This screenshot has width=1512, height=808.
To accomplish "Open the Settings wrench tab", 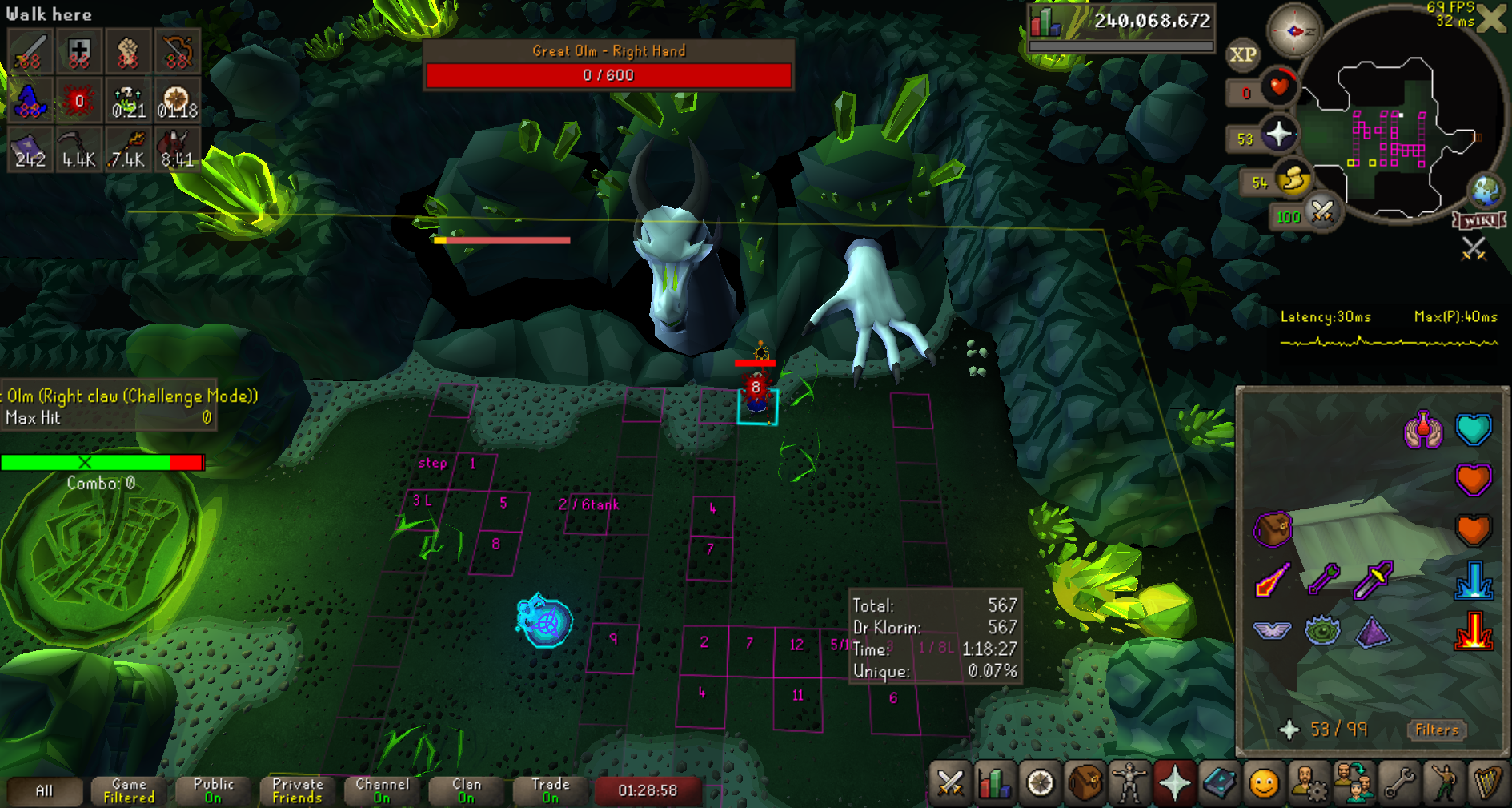I will [1398, 782].
